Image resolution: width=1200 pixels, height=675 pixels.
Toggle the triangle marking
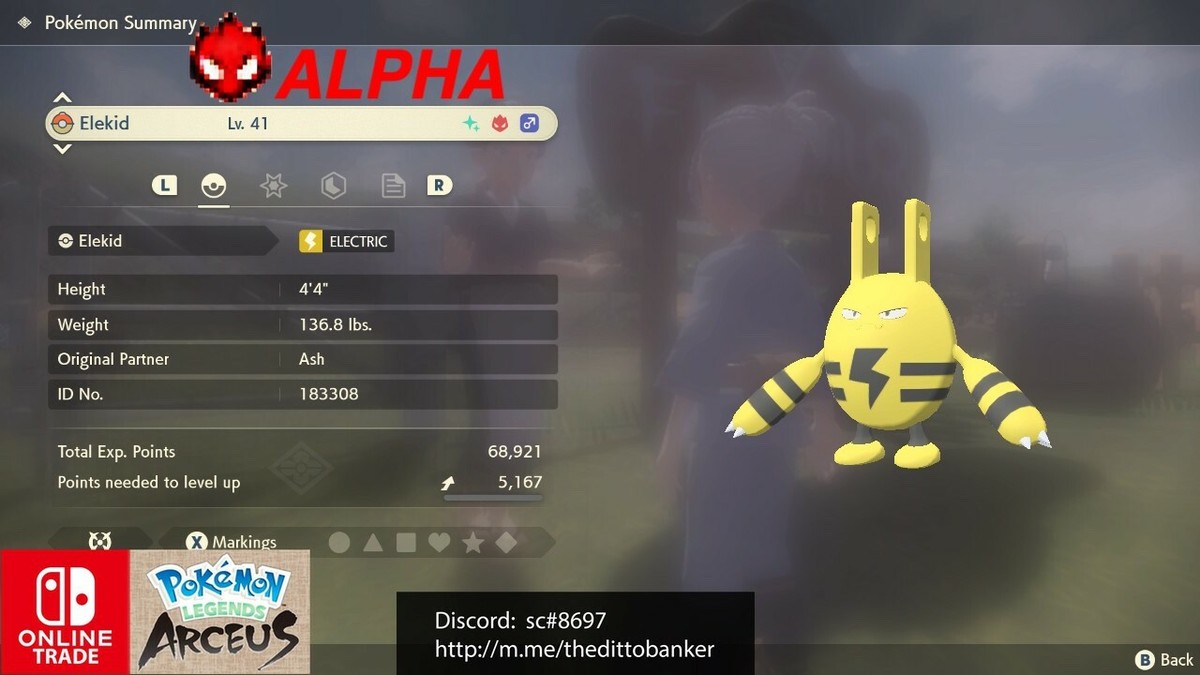373,542
